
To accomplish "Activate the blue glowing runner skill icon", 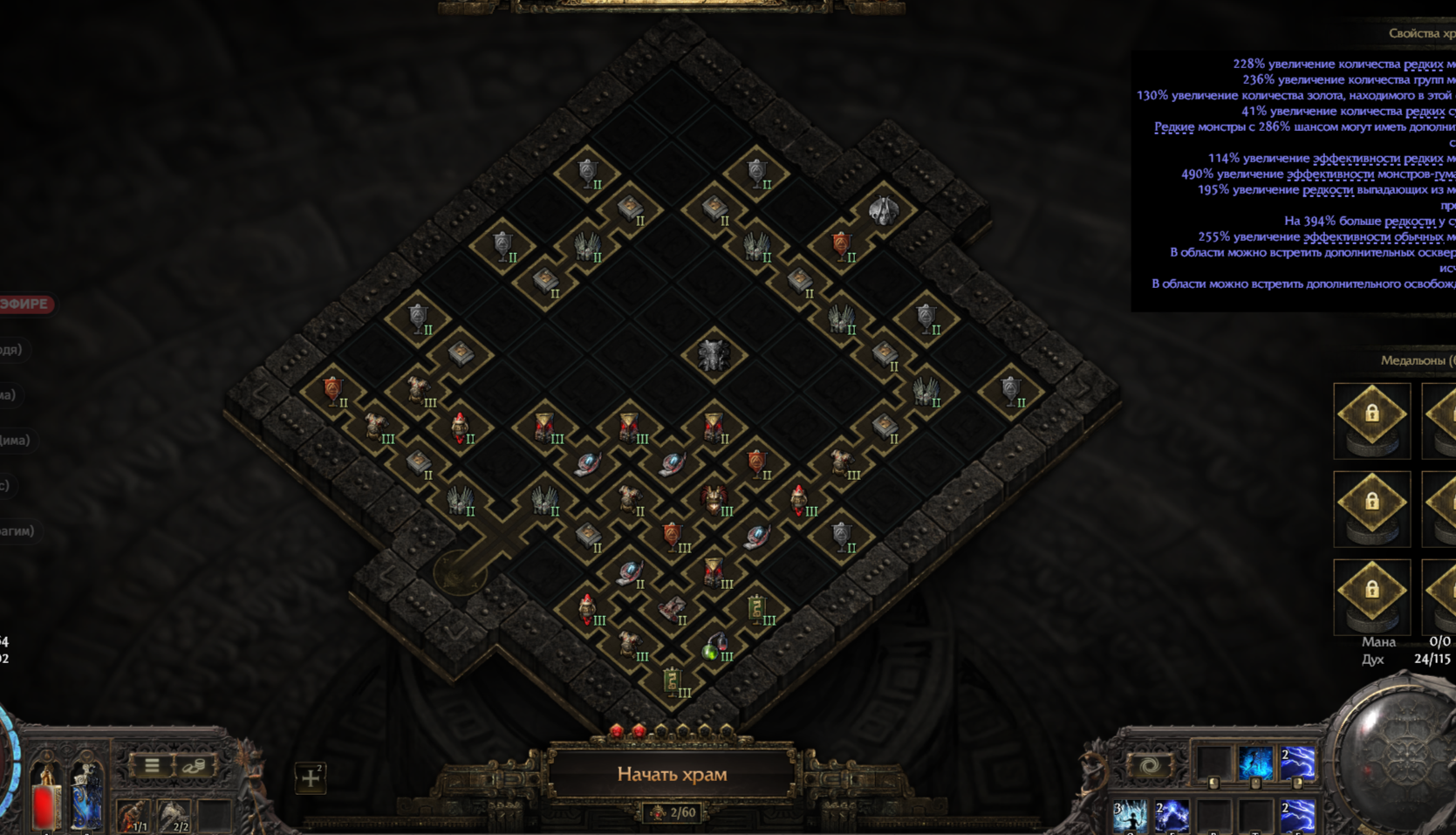I will tap(1255, 763).
